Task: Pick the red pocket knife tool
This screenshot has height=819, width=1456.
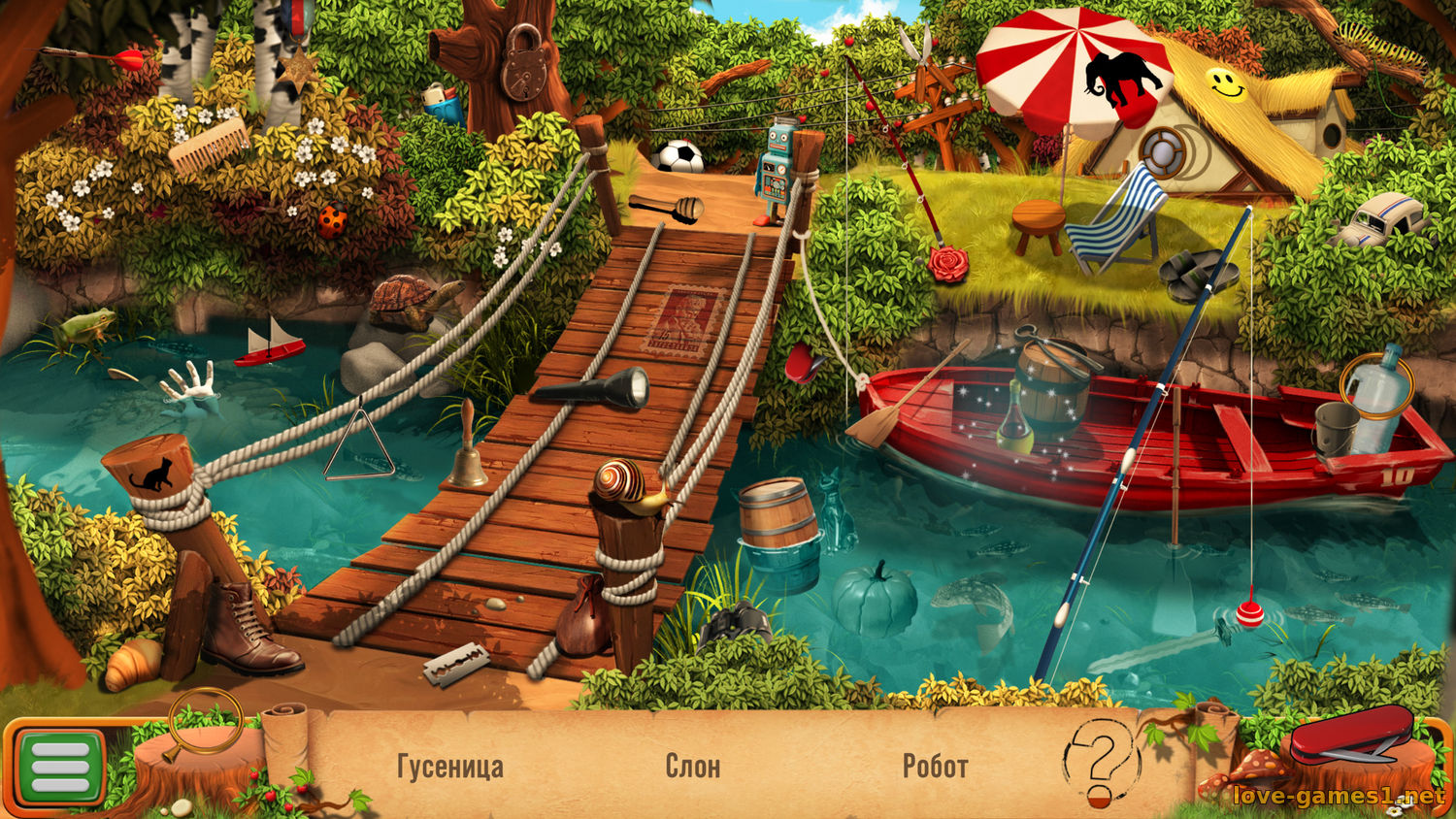Action: [x=1351, y=737]
